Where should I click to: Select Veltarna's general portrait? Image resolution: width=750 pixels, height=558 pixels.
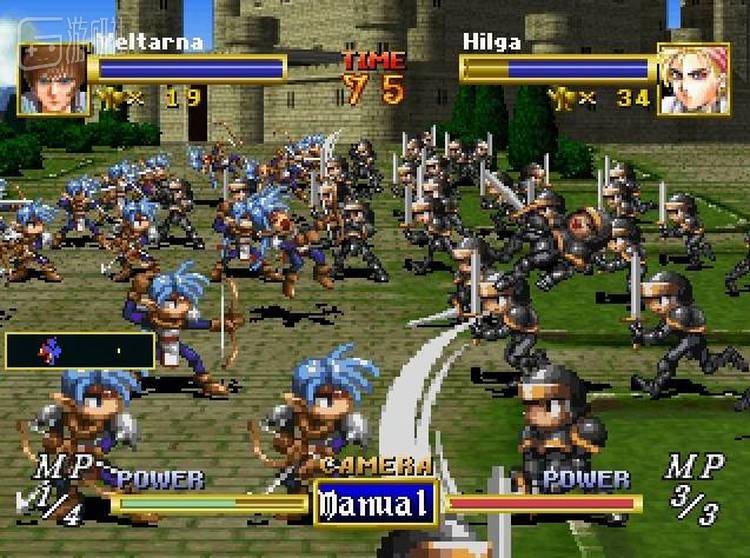(x=51, y=80)
